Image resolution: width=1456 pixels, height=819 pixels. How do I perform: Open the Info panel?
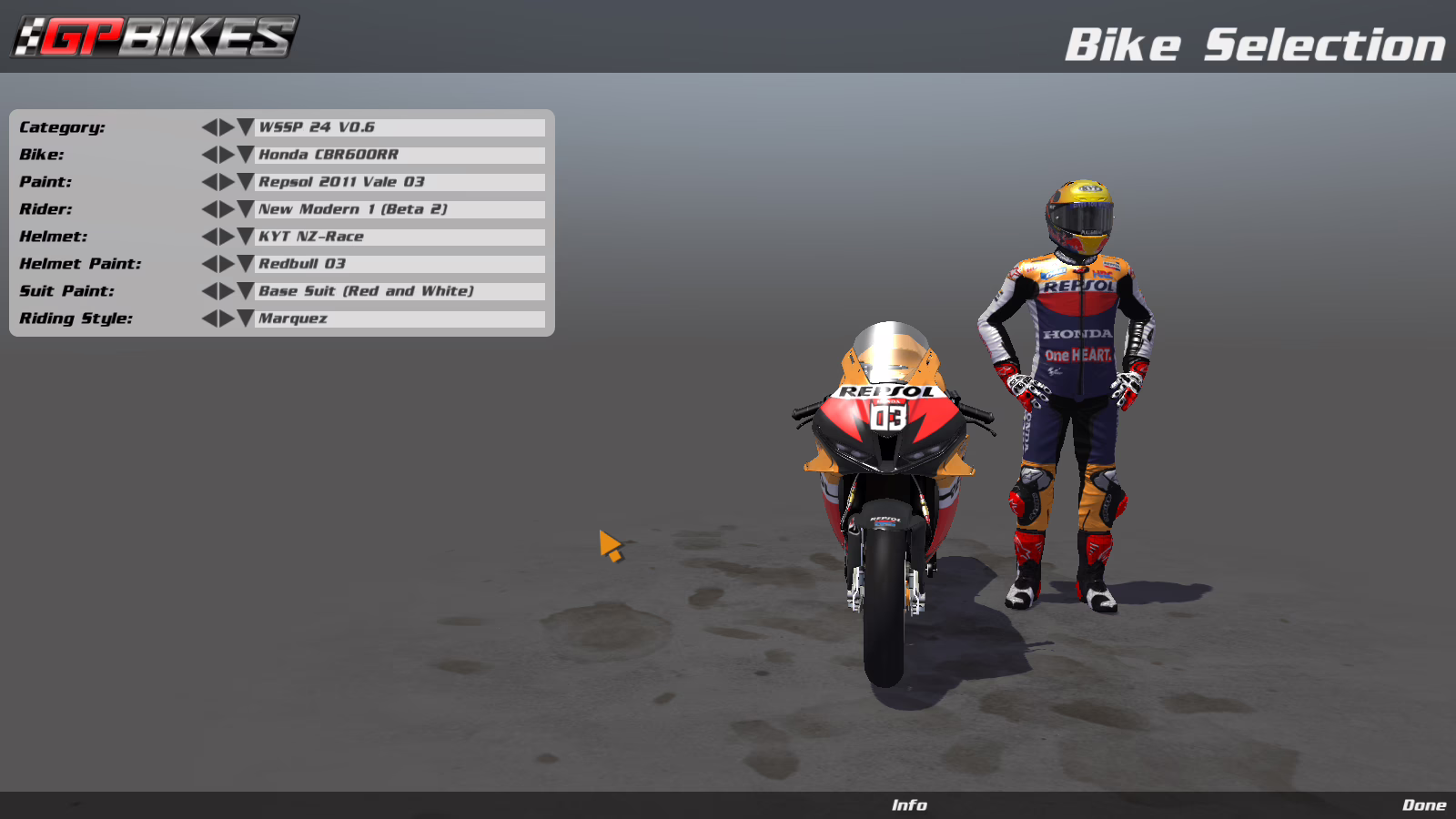click(908, 805)
